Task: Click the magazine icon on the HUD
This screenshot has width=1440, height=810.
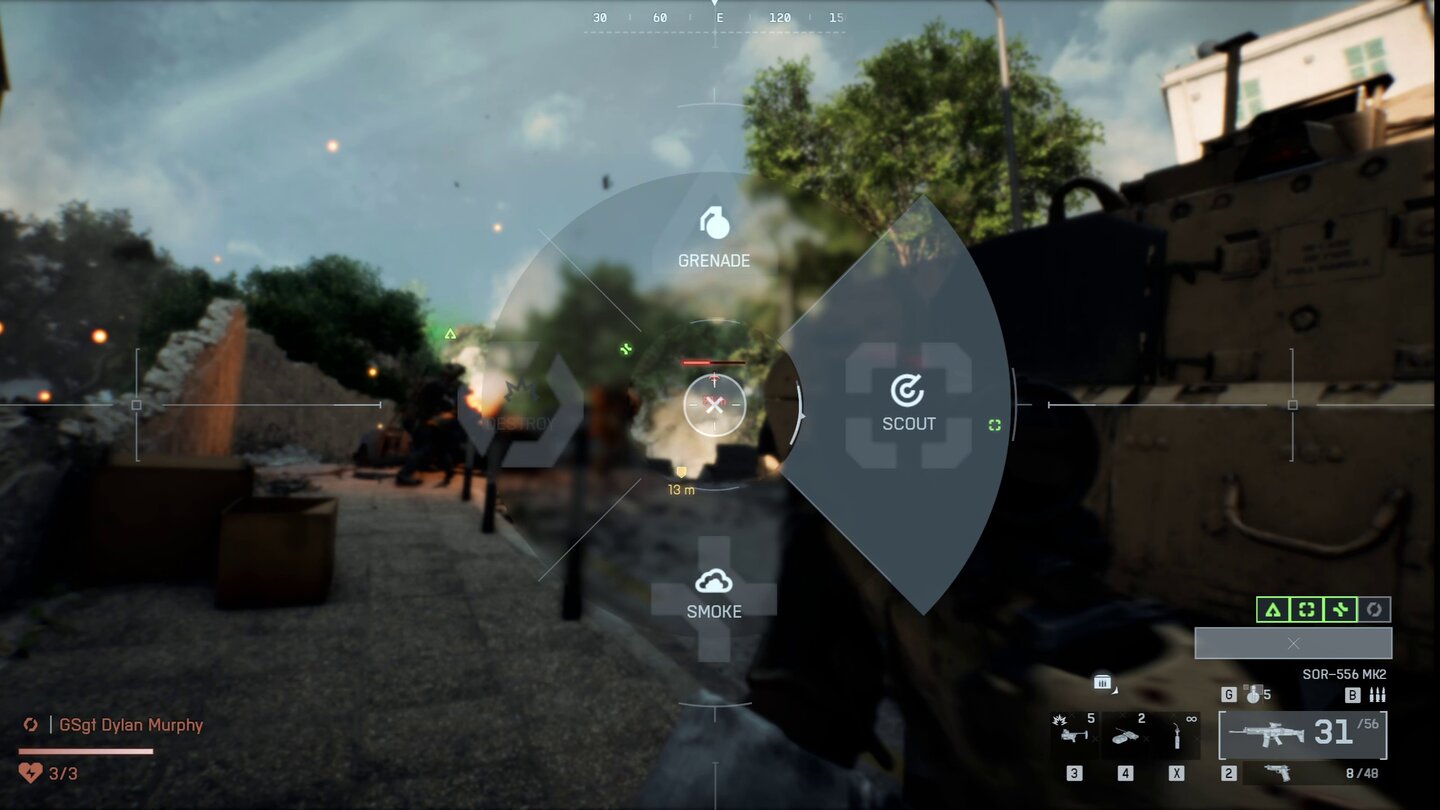Action: tap(1102, 683)
